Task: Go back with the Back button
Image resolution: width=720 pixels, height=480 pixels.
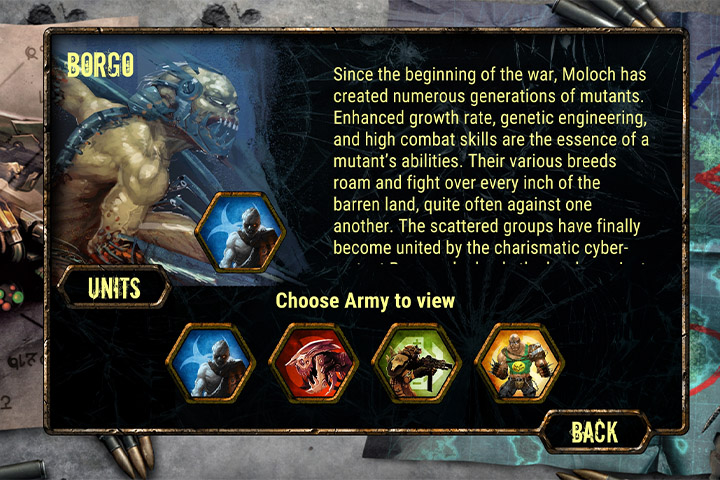Action: (594, 432)
